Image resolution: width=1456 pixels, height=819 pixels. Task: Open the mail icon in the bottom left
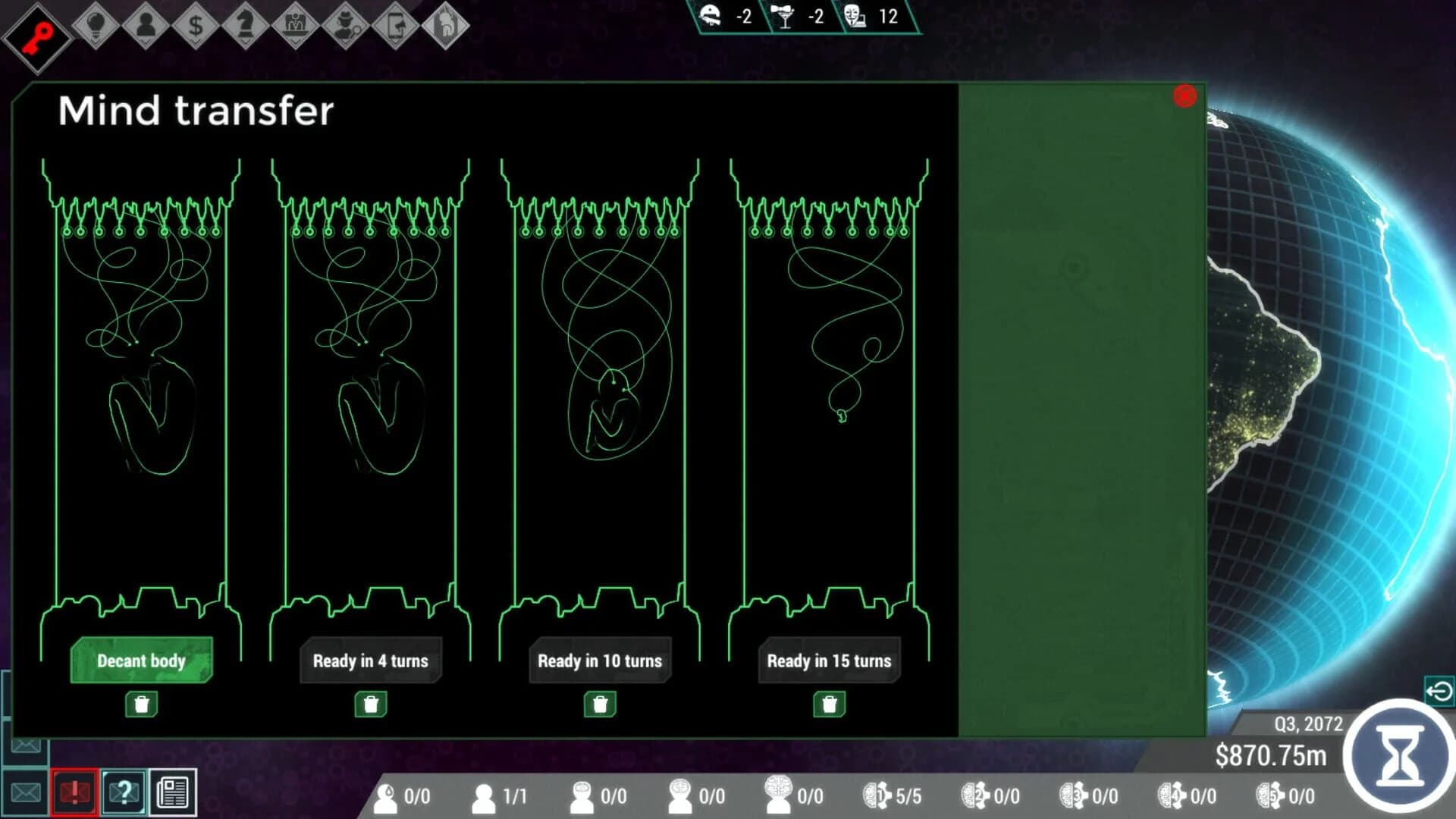(25, 793)
